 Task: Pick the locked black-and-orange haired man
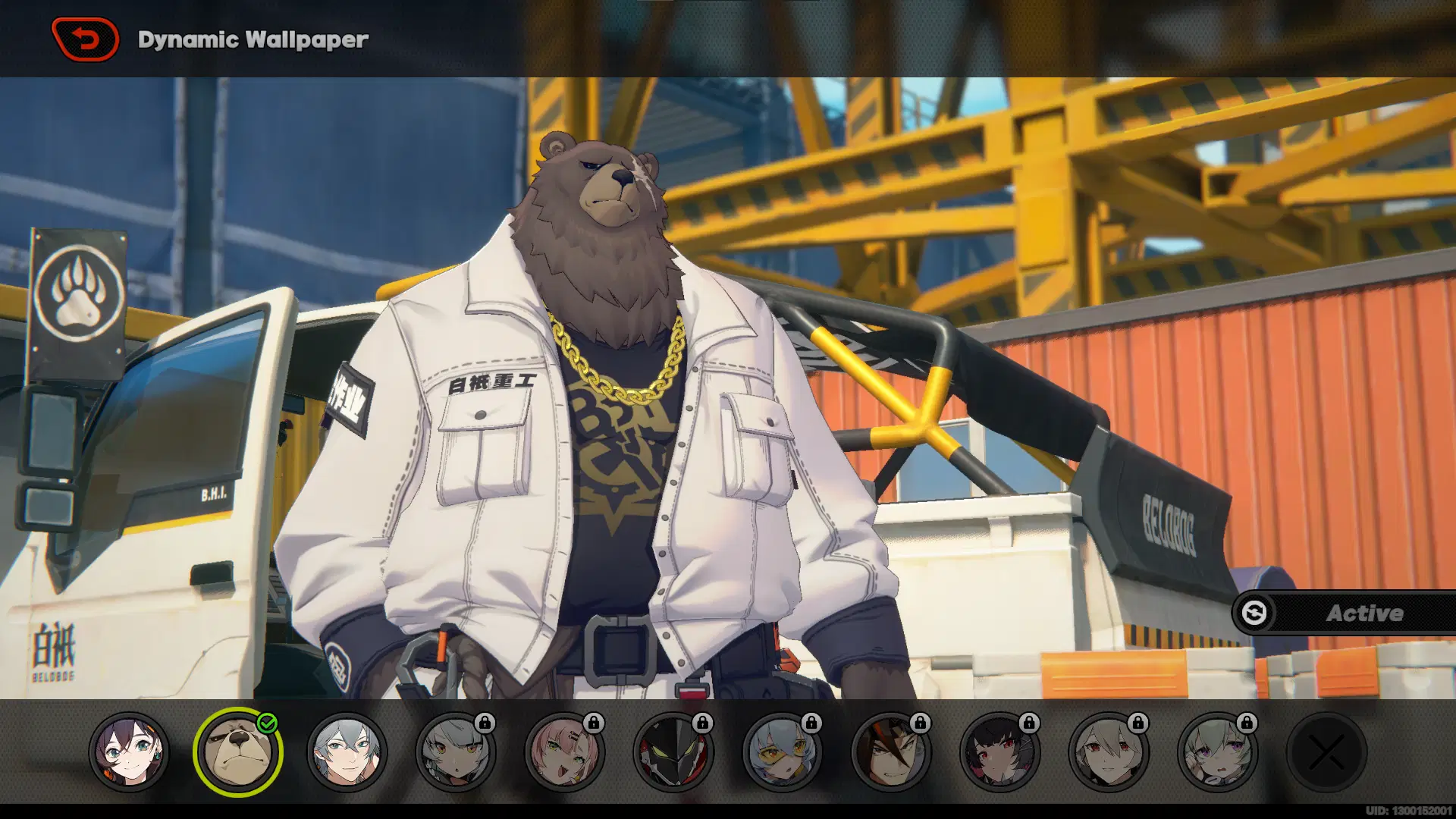891,752
